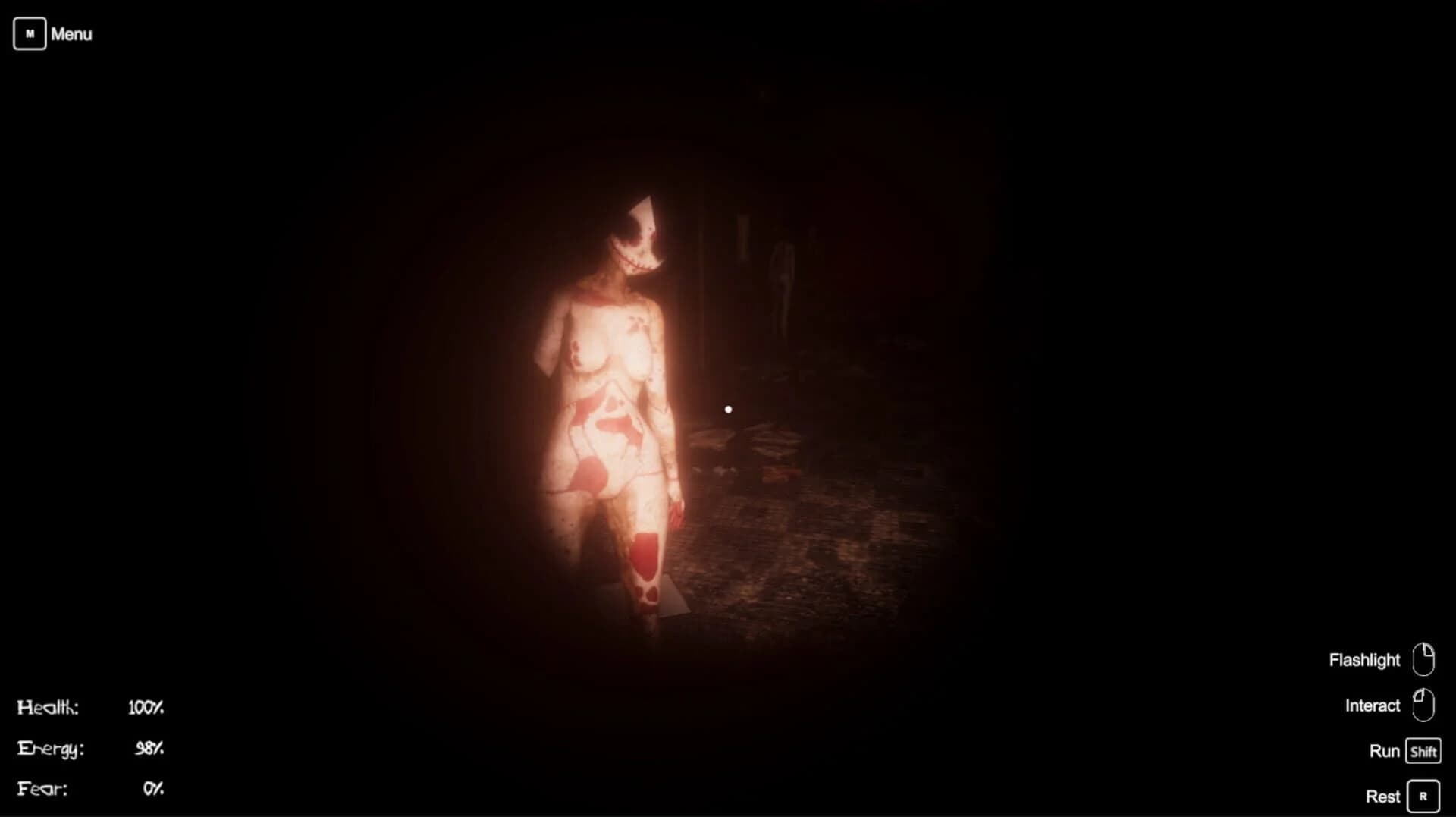Click the right mouse button Flashlight icon
This screenshot has width=1456, height=817.
tap(1423, 659)
